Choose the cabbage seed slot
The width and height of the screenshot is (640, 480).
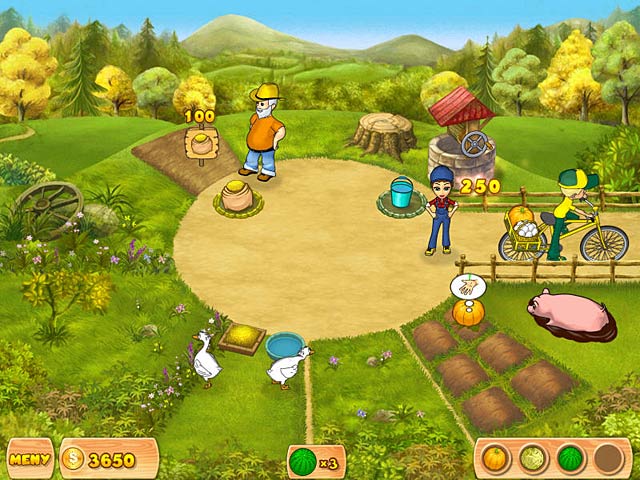click(532, 458)
